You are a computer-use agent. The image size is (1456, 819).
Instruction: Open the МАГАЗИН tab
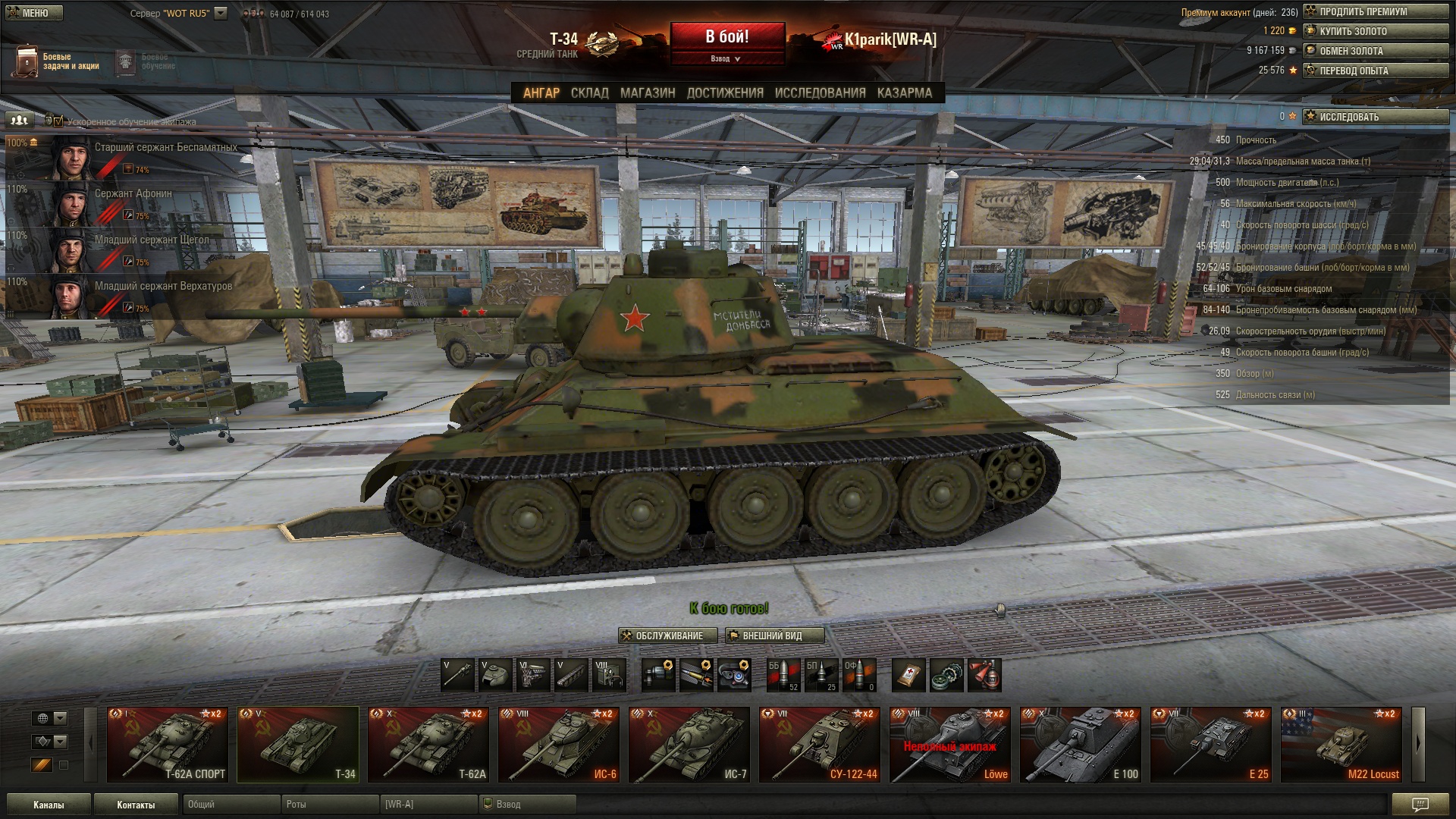click(x=647, y=93)
